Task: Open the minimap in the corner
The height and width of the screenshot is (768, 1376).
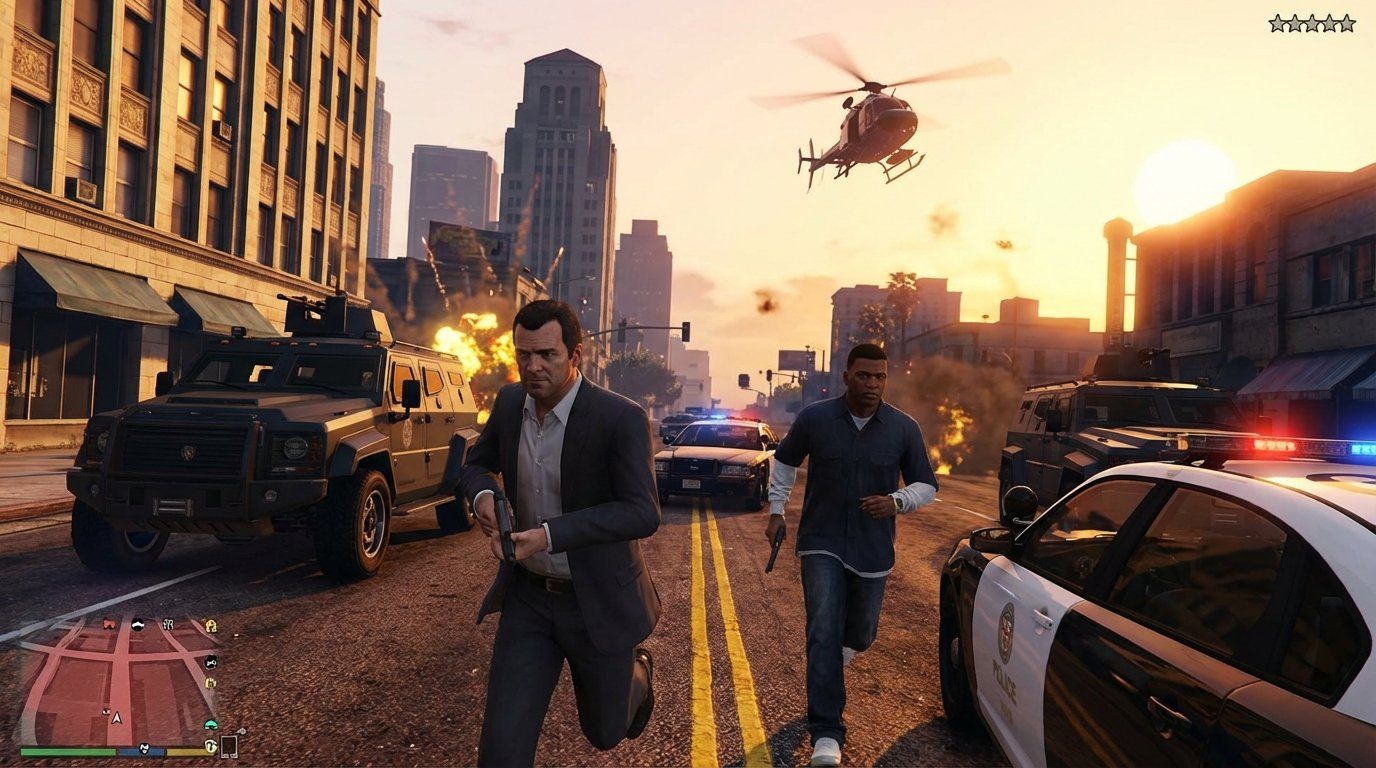Action: coord(112,680)
